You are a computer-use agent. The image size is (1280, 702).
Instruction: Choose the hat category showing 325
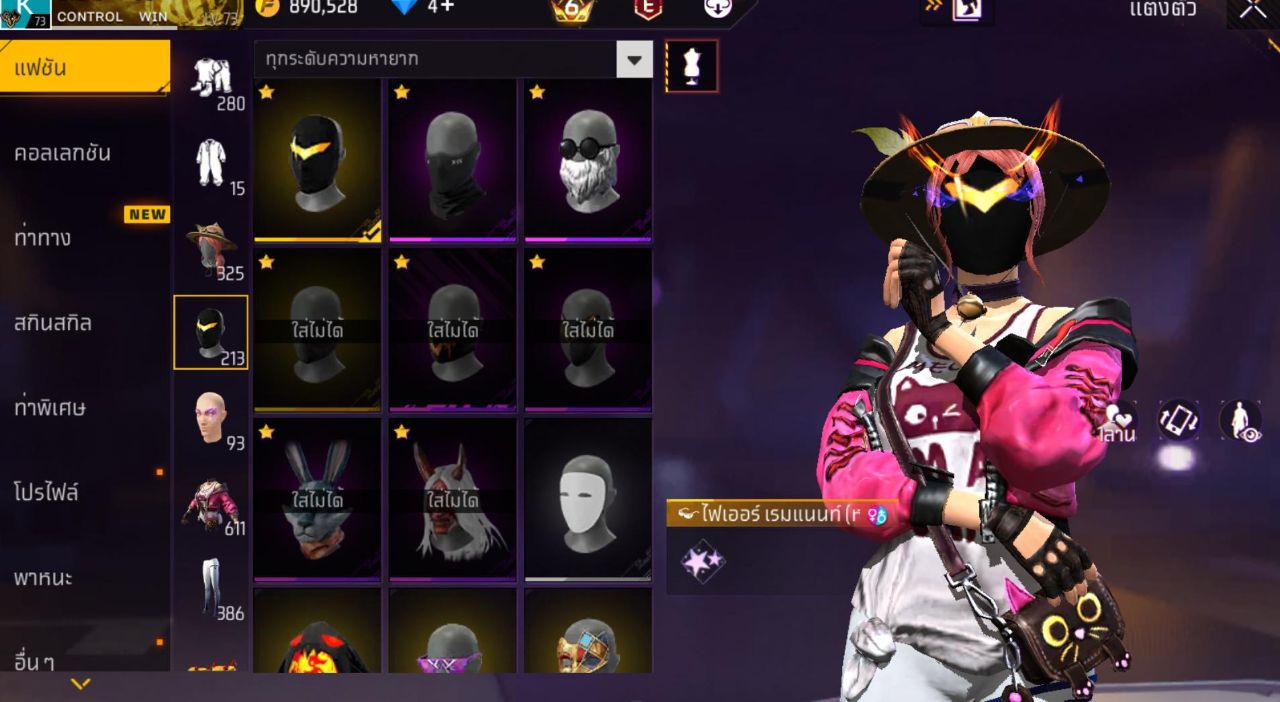click(212, 250)
